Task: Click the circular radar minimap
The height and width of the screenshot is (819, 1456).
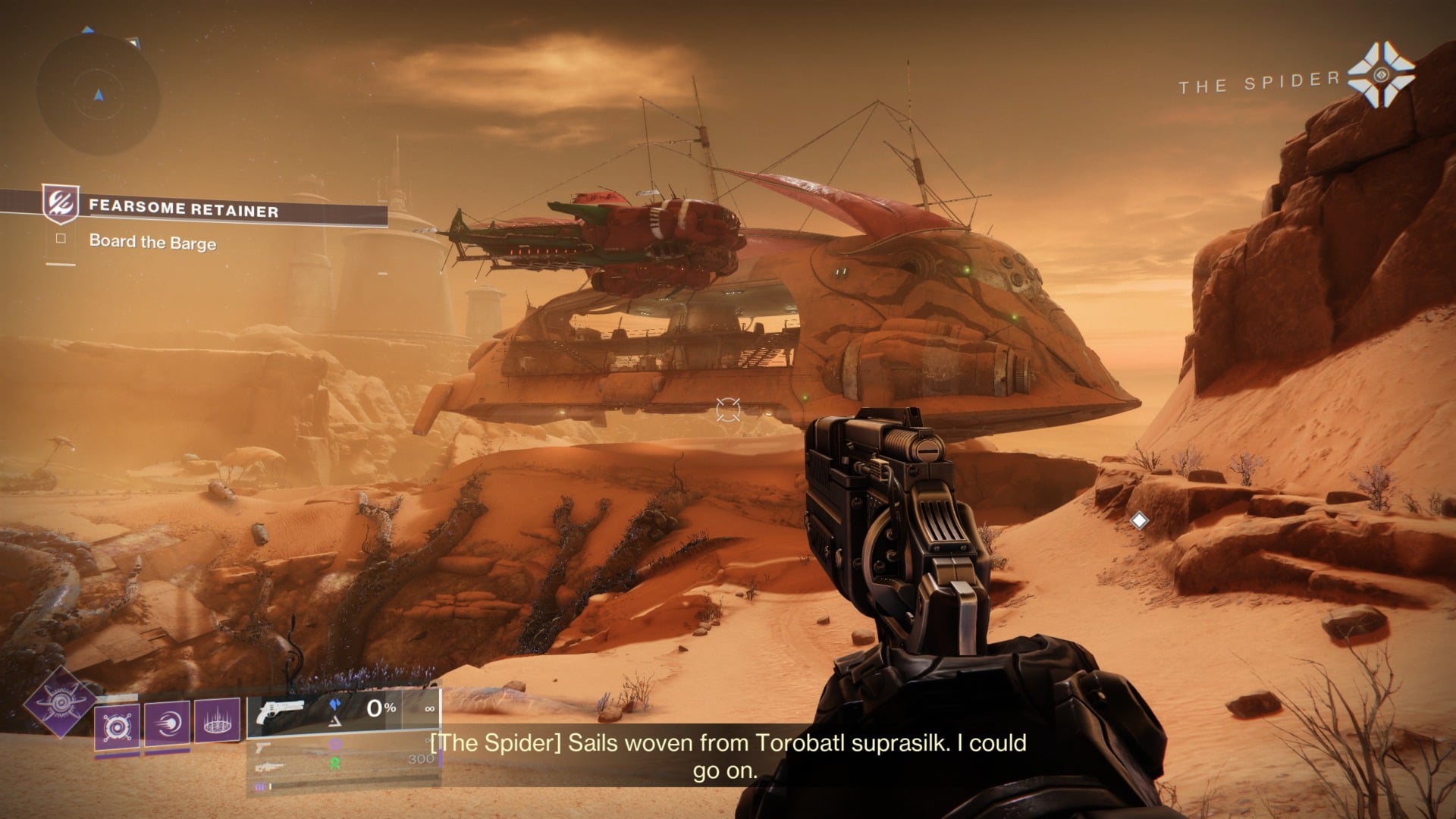Action: [98, 96]
